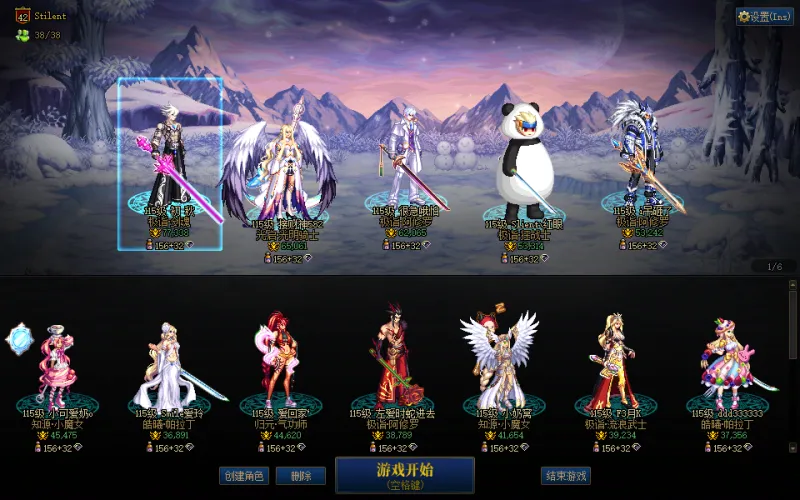This screenshot has width=800, height=500.
Task: Select the blue-armored spiky-haired swordsman
Action: click(x=637, y=160)
